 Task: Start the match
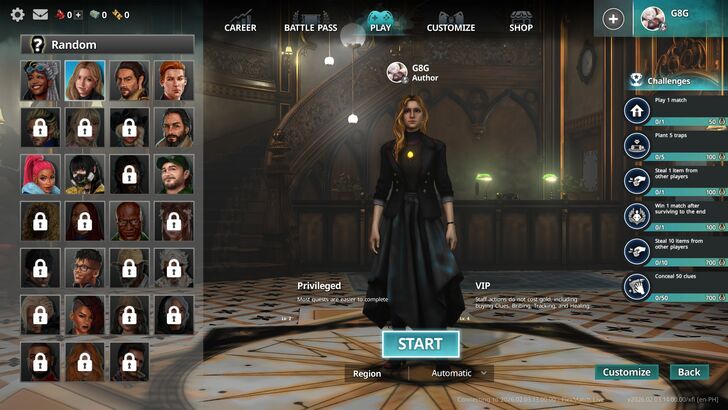(x=420, y=344)
